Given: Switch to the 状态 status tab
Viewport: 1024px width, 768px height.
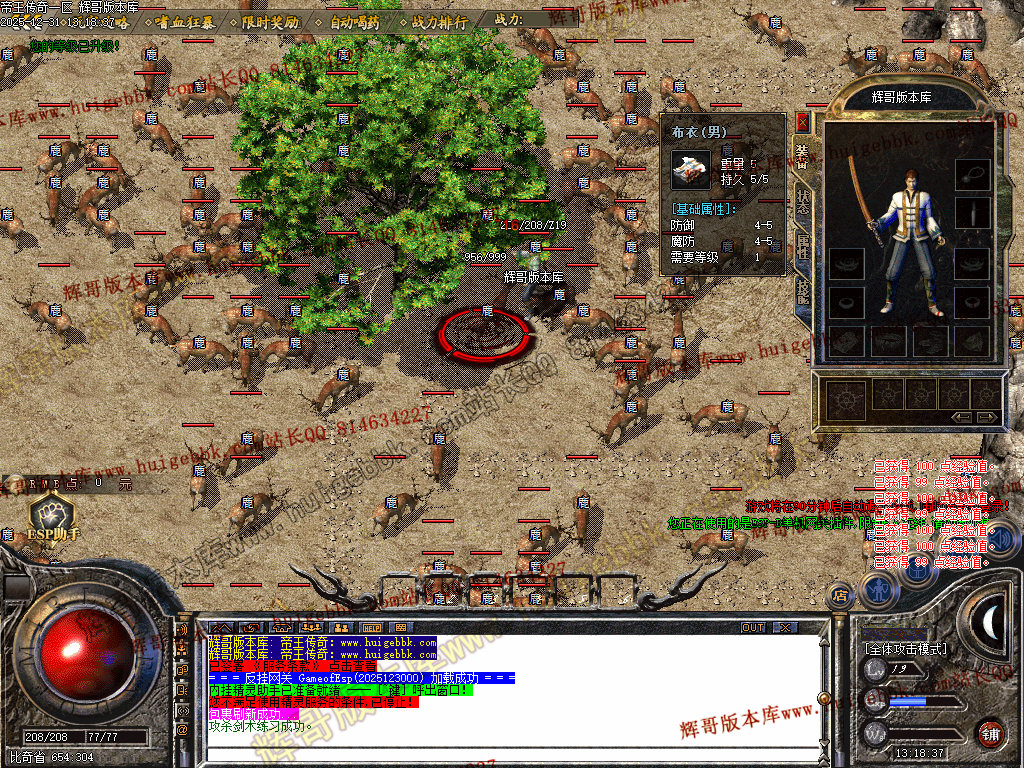Looking at the screenshot, I should [x=802, y=200].
